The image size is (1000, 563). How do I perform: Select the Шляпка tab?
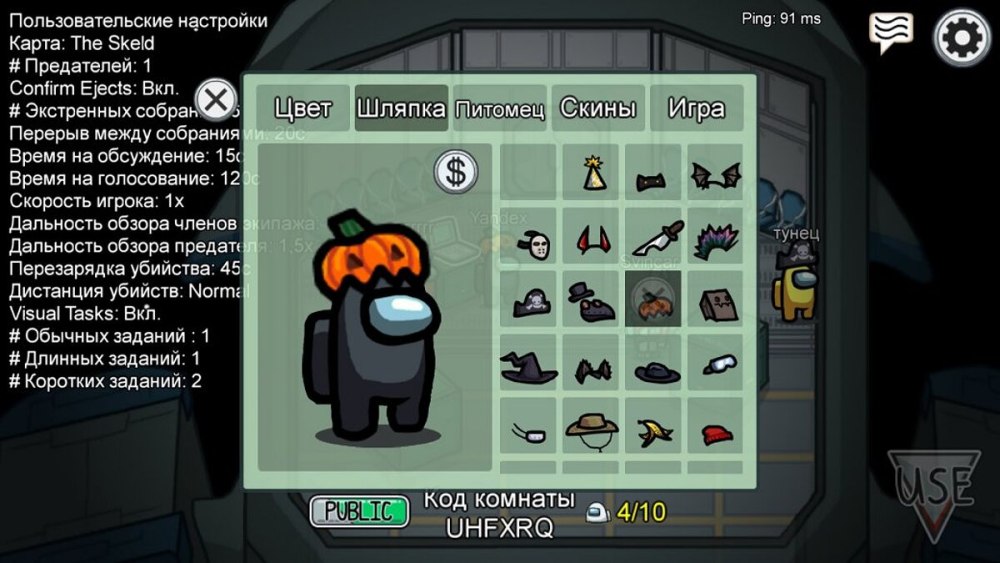[401, 108]
